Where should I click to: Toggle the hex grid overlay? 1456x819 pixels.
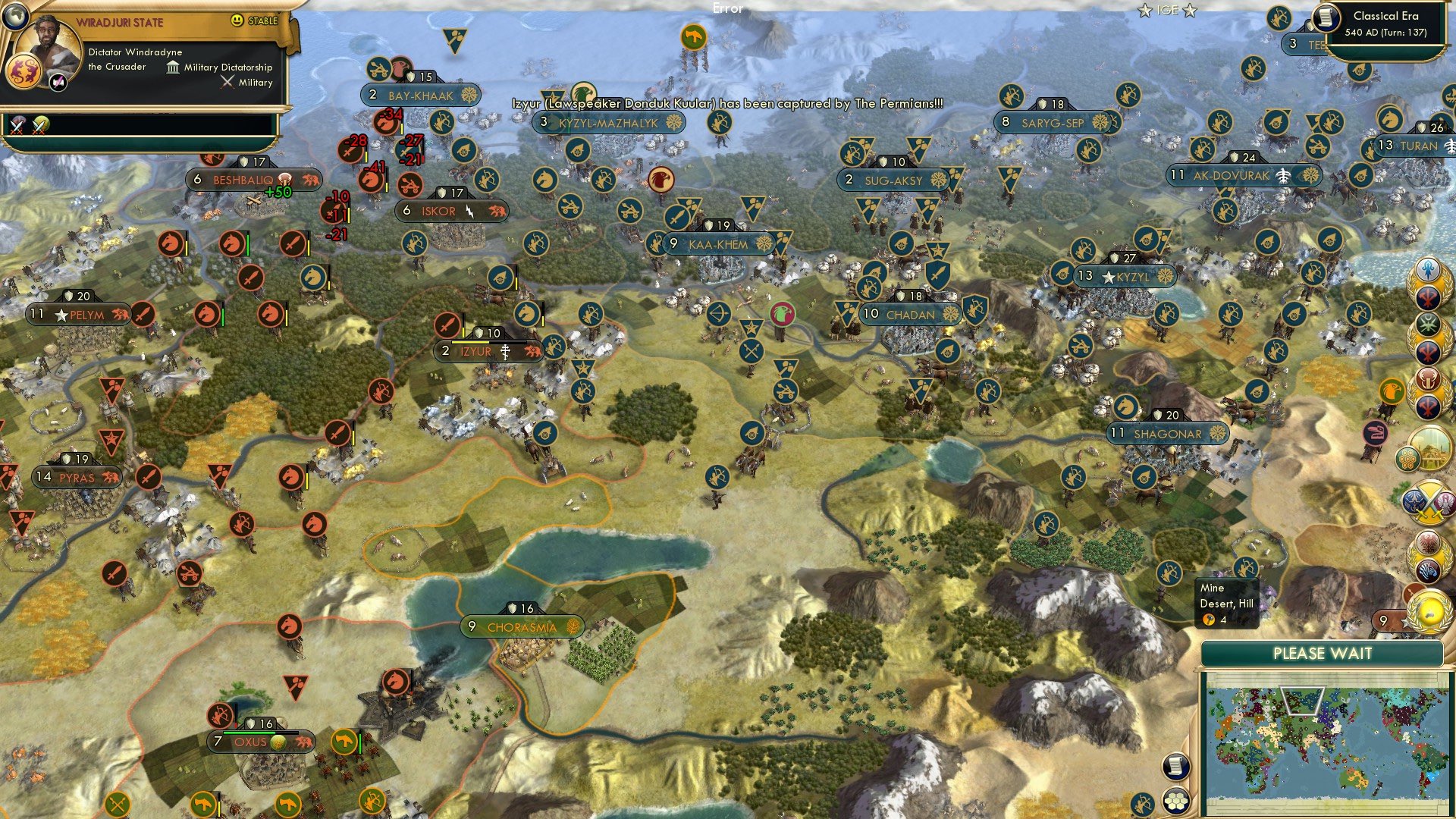(x=1175, y=802)
